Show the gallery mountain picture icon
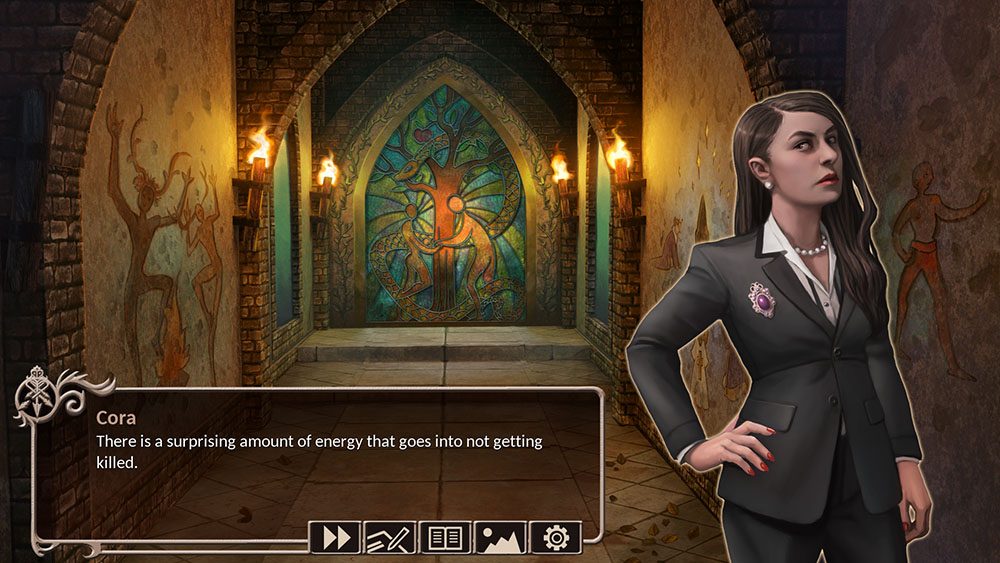 (x=500, y=538)
